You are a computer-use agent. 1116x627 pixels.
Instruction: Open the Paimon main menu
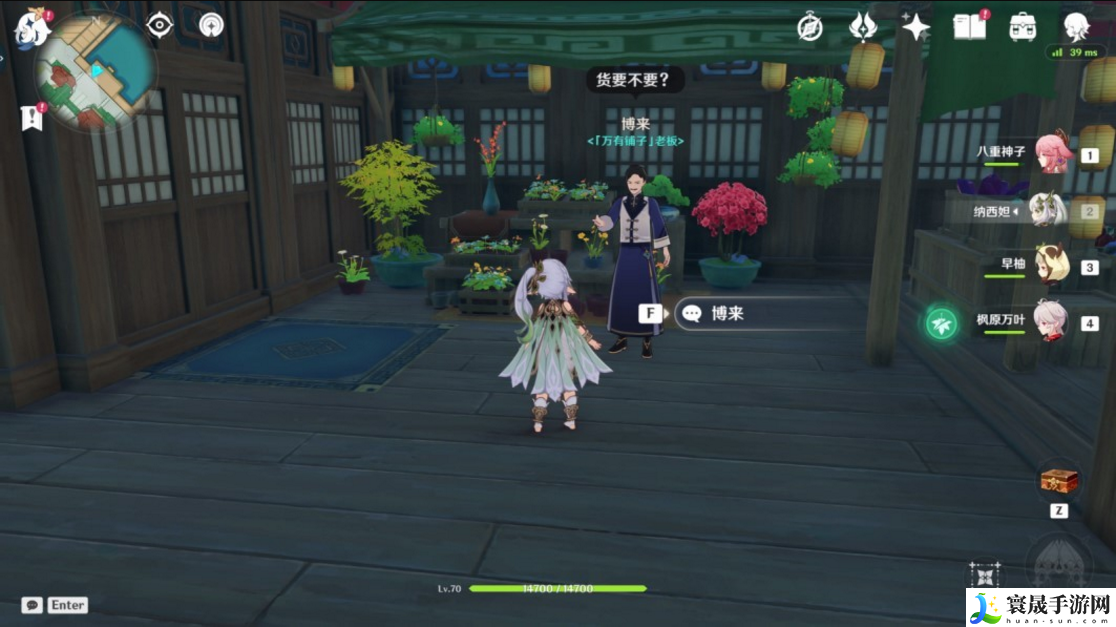click(x=31, y=27)
